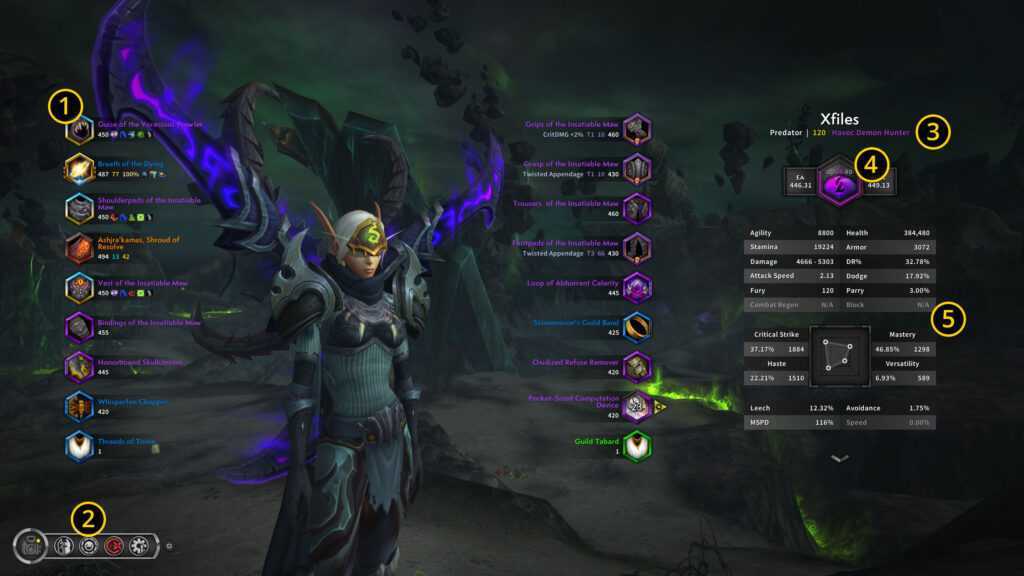Image resolution: width=1024 pixels, height=576 pixels.
Task: Click the character figure toolbar icon
Action: (64, 546)
